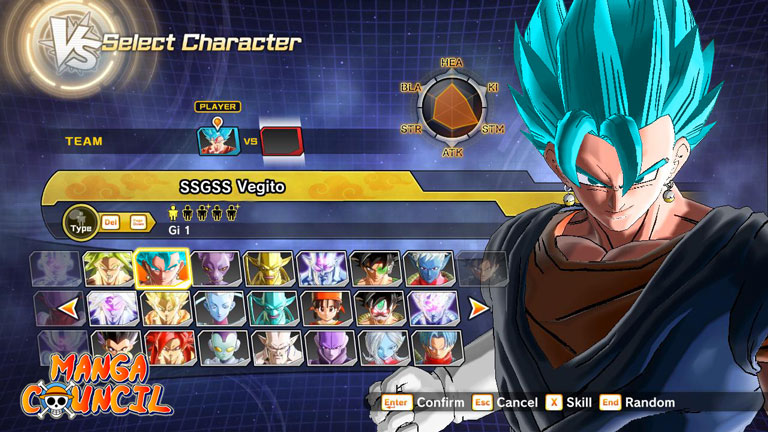Pick the purple cat-eared Beerus portrait
768x432 pixels.
pos(215,269)
